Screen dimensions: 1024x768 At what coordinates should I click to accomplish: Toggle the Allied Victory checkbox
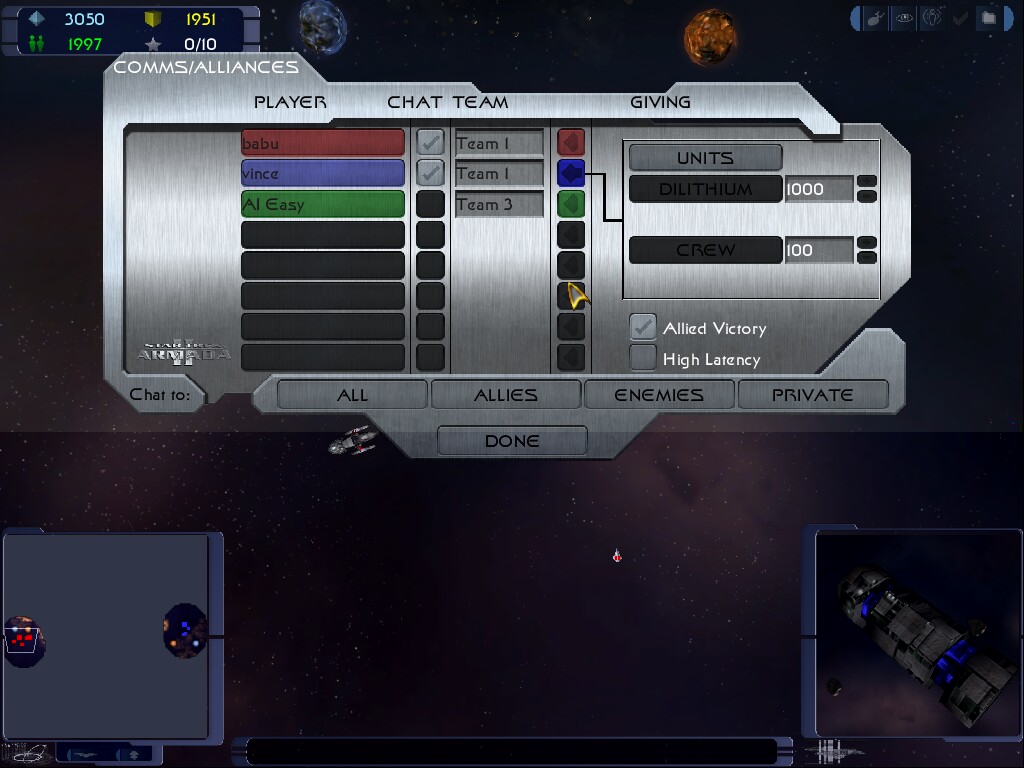(x=643, y=328)
